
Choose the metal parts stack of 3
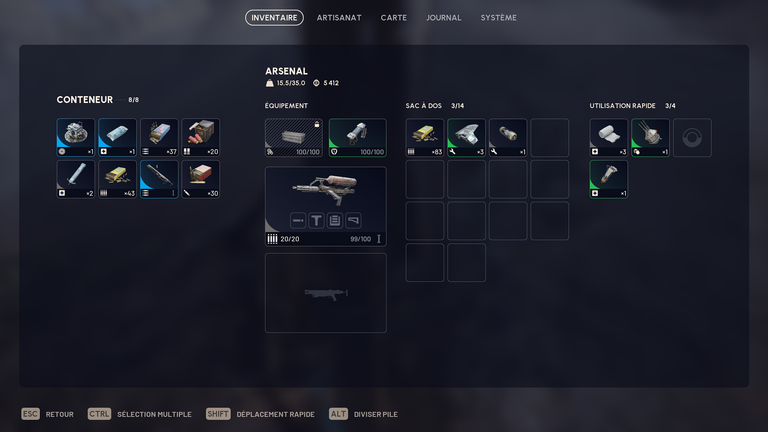[x=466, y=138]
